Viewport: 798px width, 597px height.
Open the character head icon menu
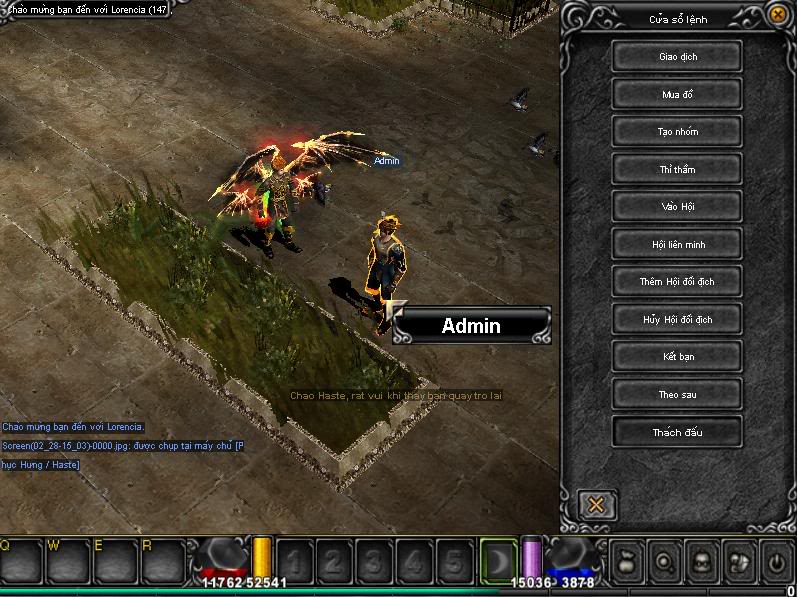click(702, 560)
